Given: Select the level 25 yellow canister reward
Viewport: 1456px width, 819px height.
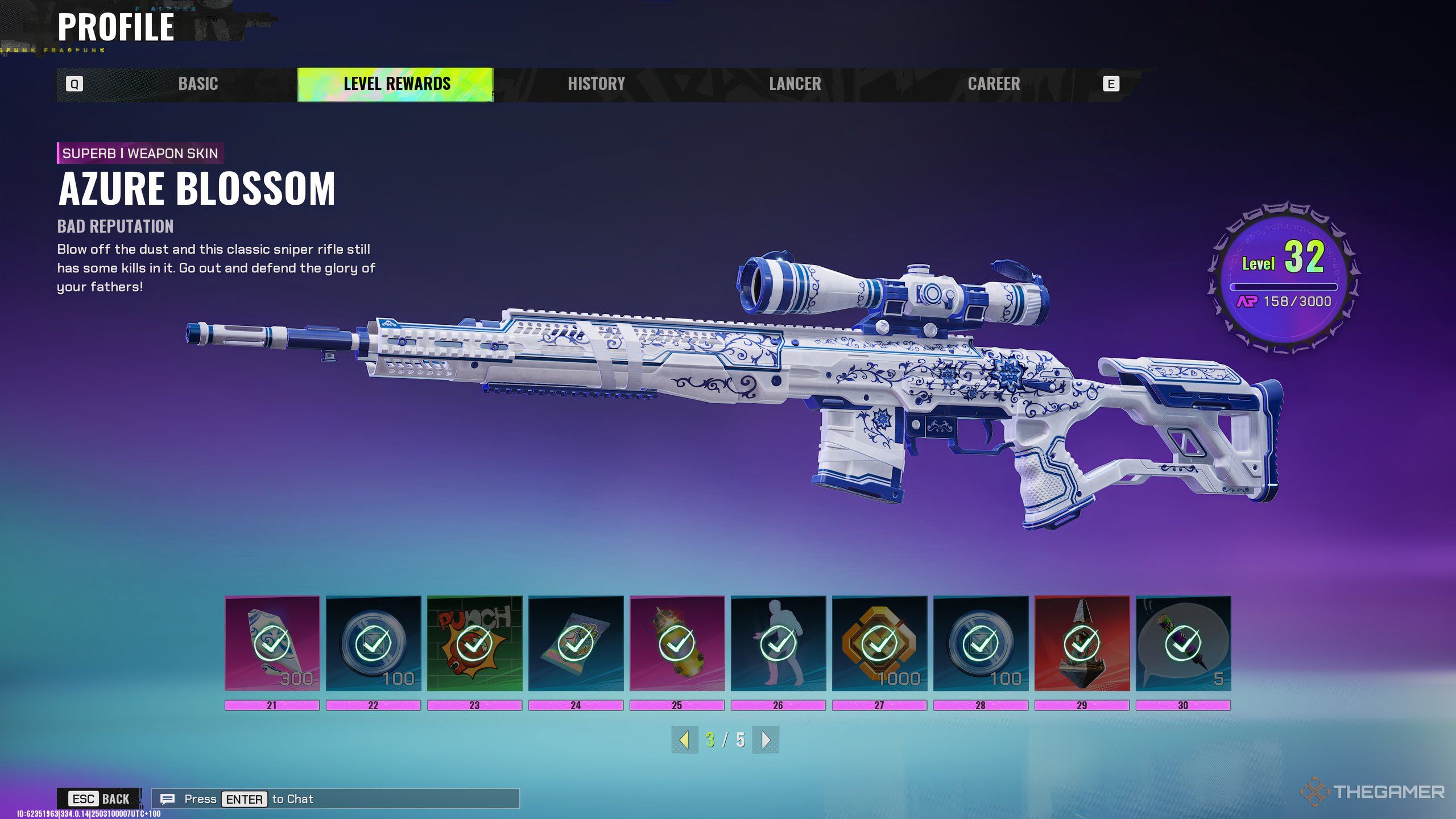Looking at the screenshot, I should pyautogui.click(x=677, y=643).
